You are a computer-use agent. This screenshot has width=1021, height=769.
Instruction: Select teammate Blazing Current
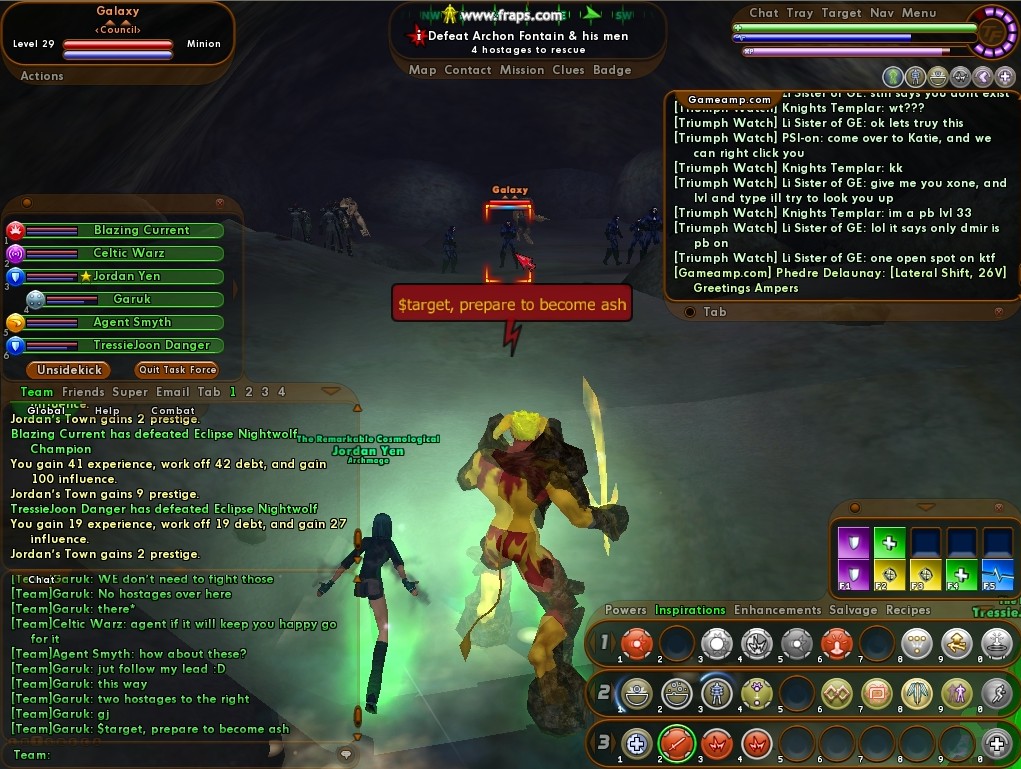click(x=141, y=230)
